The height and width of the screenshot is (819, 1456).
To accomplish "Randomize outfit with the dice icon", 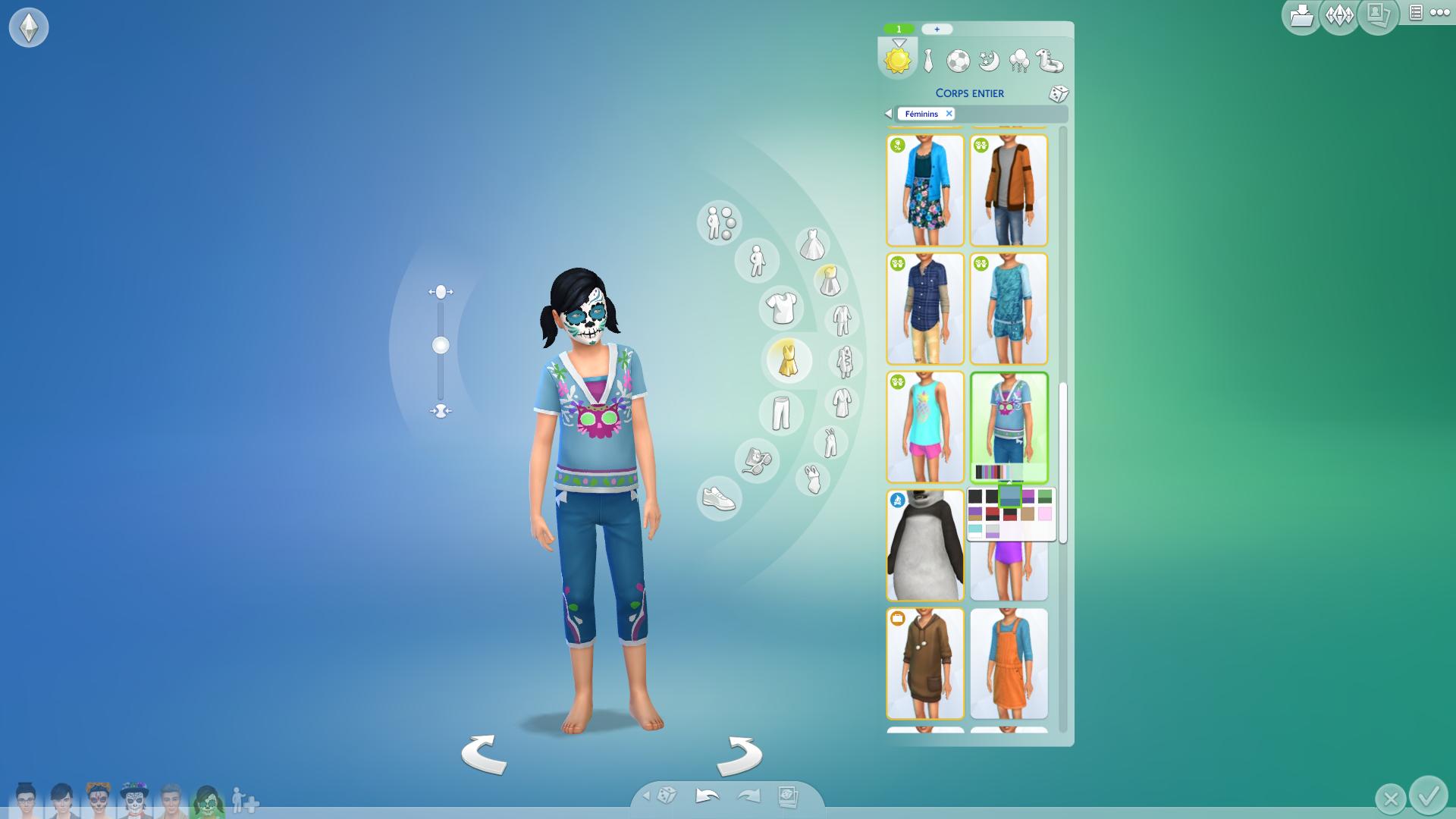I will 1058,94.
